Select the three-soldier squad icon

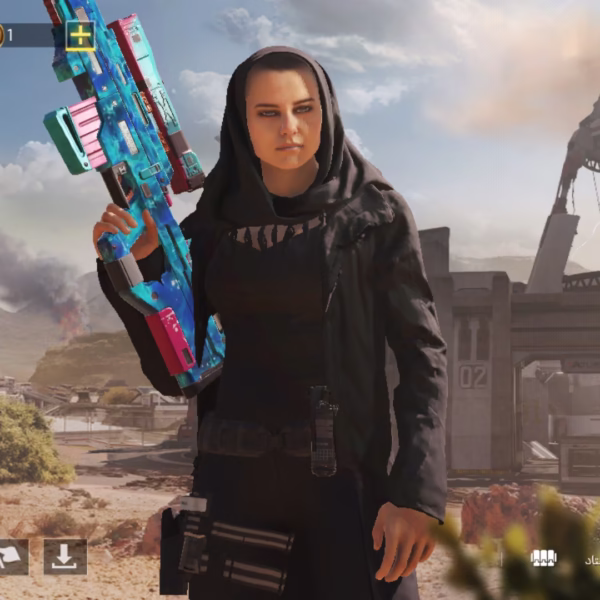point(543,558)
